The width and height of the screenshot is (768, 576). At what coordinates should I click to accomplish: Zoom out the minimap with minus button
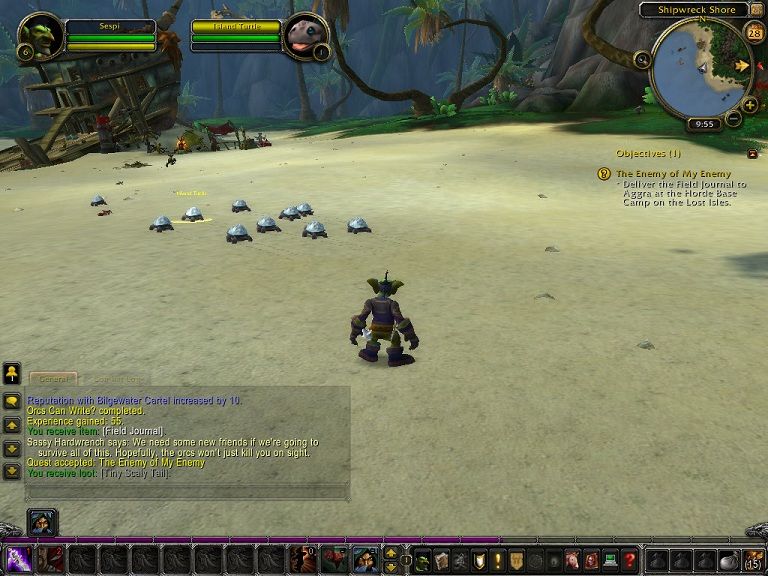pyautogui.click(x=733, y=118)
